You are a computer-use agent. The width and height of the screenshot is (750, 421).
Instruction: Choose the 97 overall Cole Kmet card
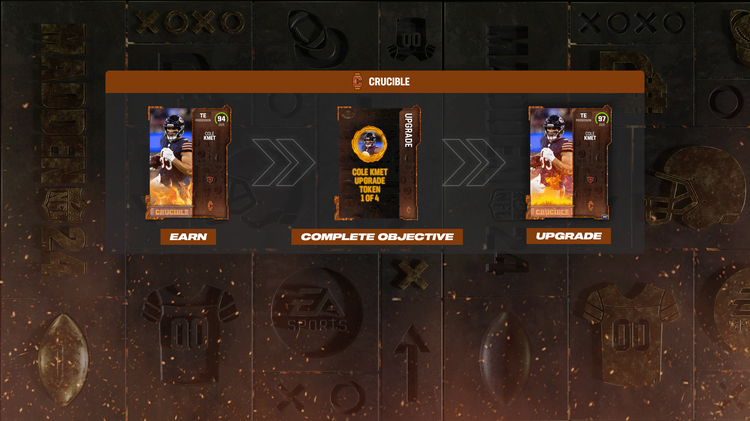point(569,162)
